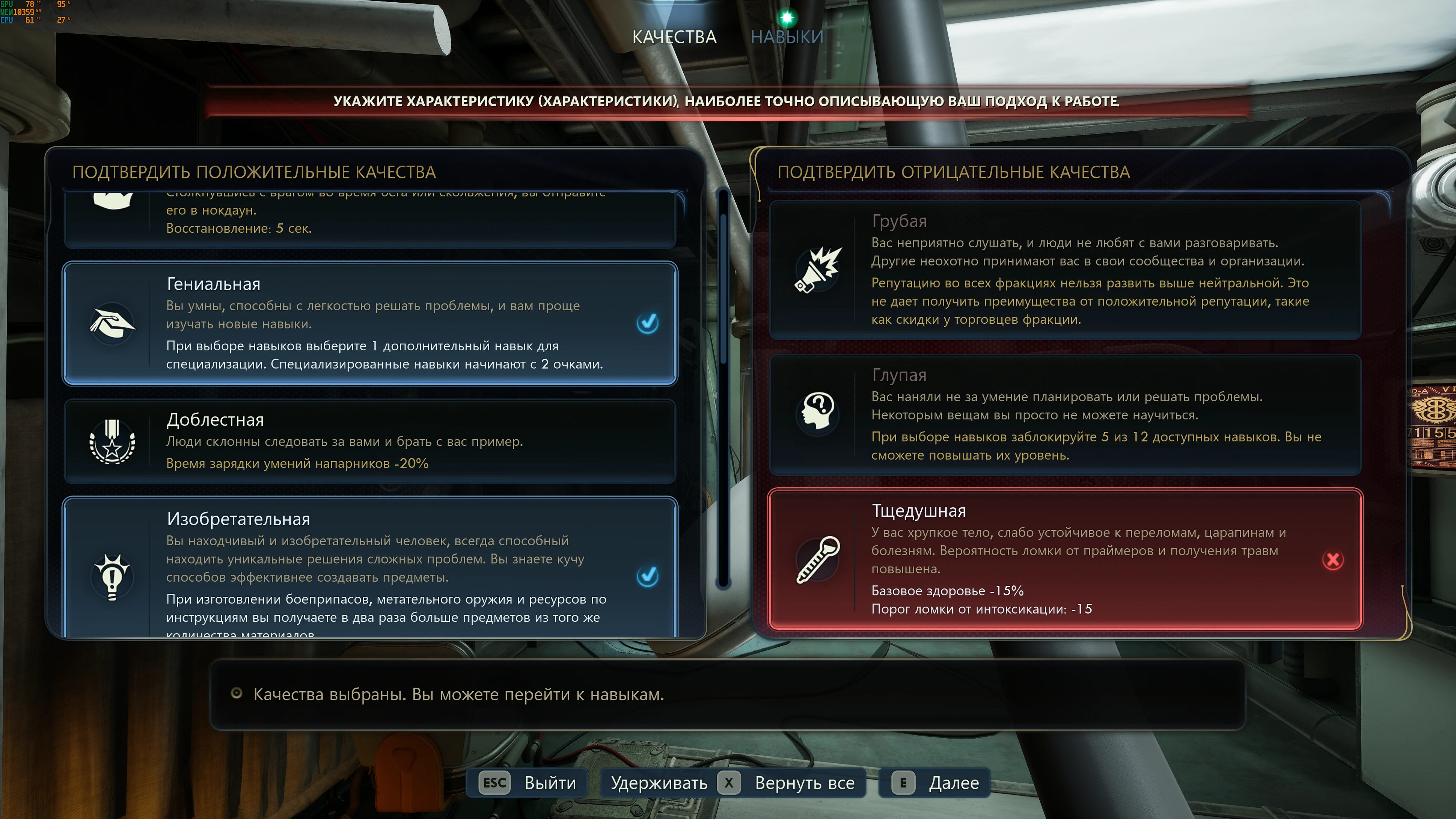1456x819 pixels.
Task: Deselect the Гениальная positive trait
Action: click(370, 323)
